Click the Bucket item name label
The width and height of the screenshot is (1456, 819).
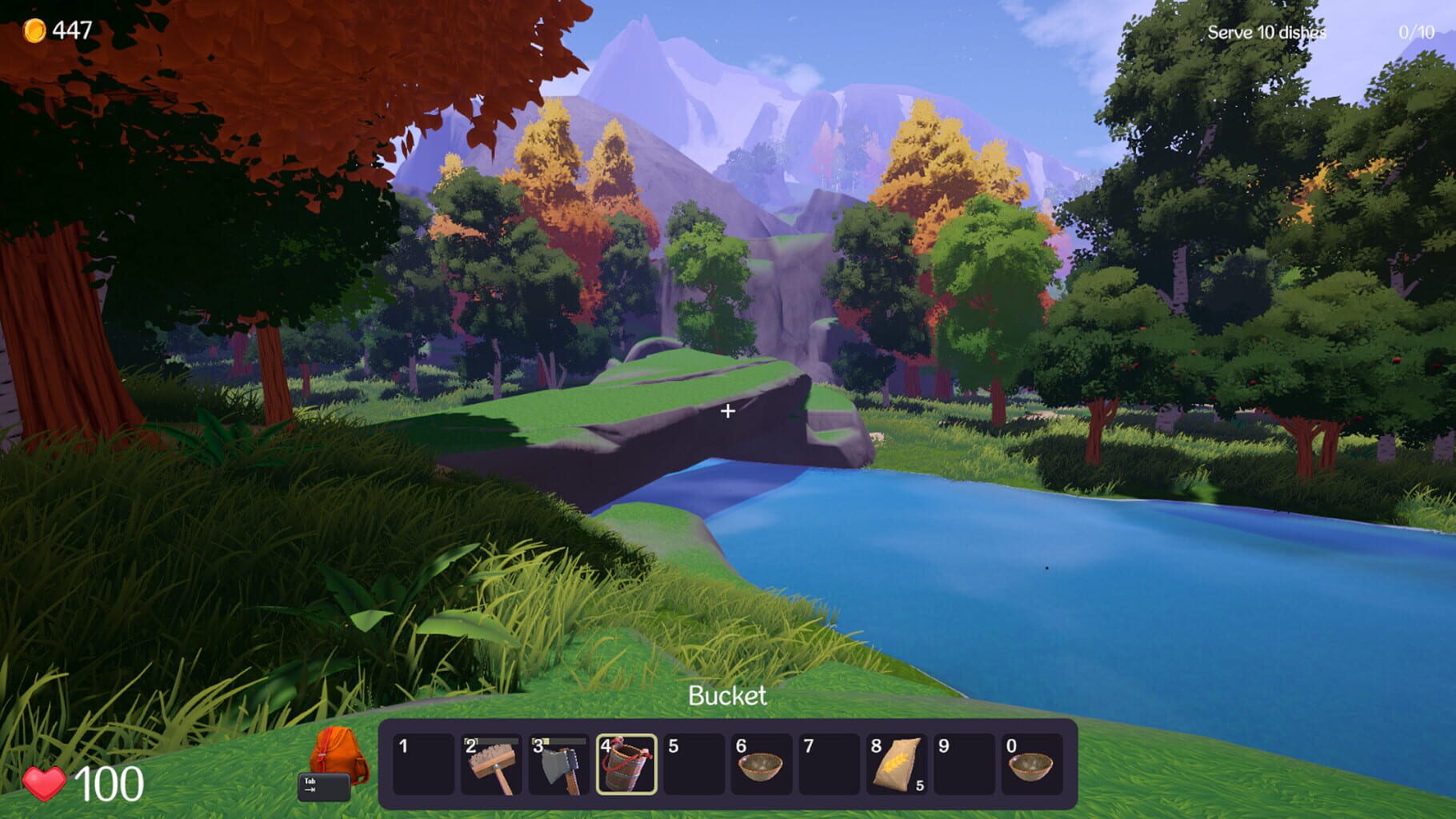pos(727,697)
